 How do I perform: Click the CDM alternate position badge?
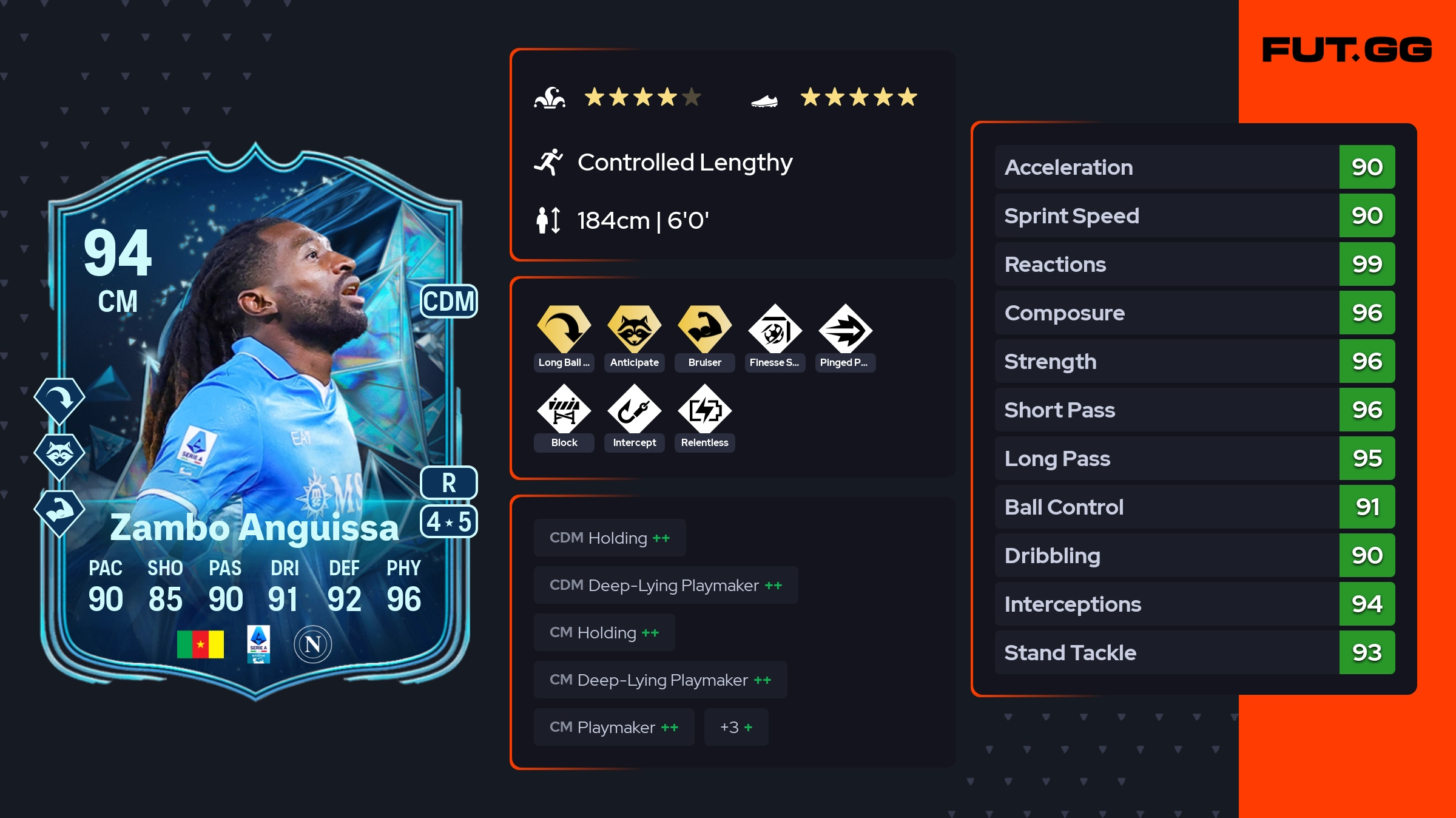click(x=449, y=301)
